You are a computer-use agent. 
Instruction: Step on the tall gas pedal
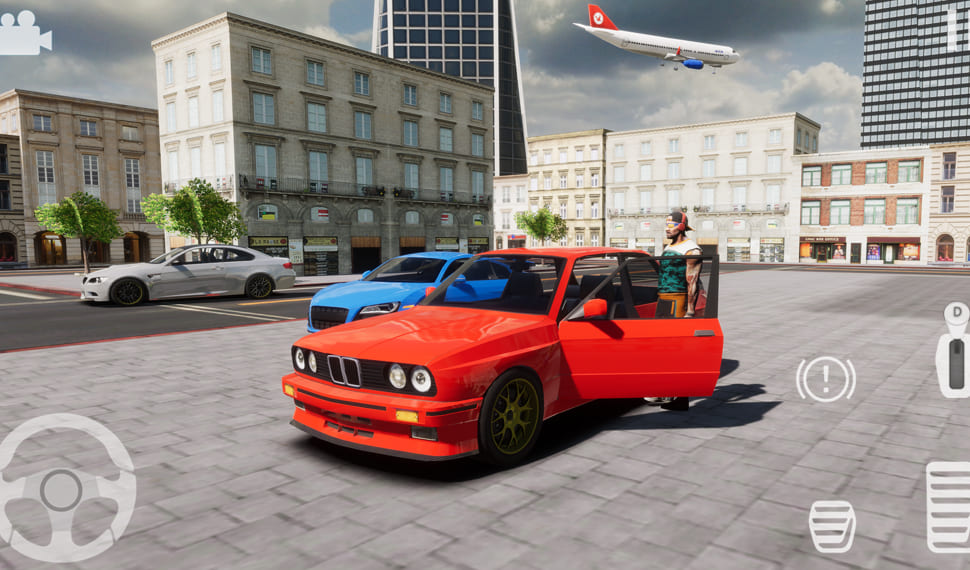pos(948,506)
